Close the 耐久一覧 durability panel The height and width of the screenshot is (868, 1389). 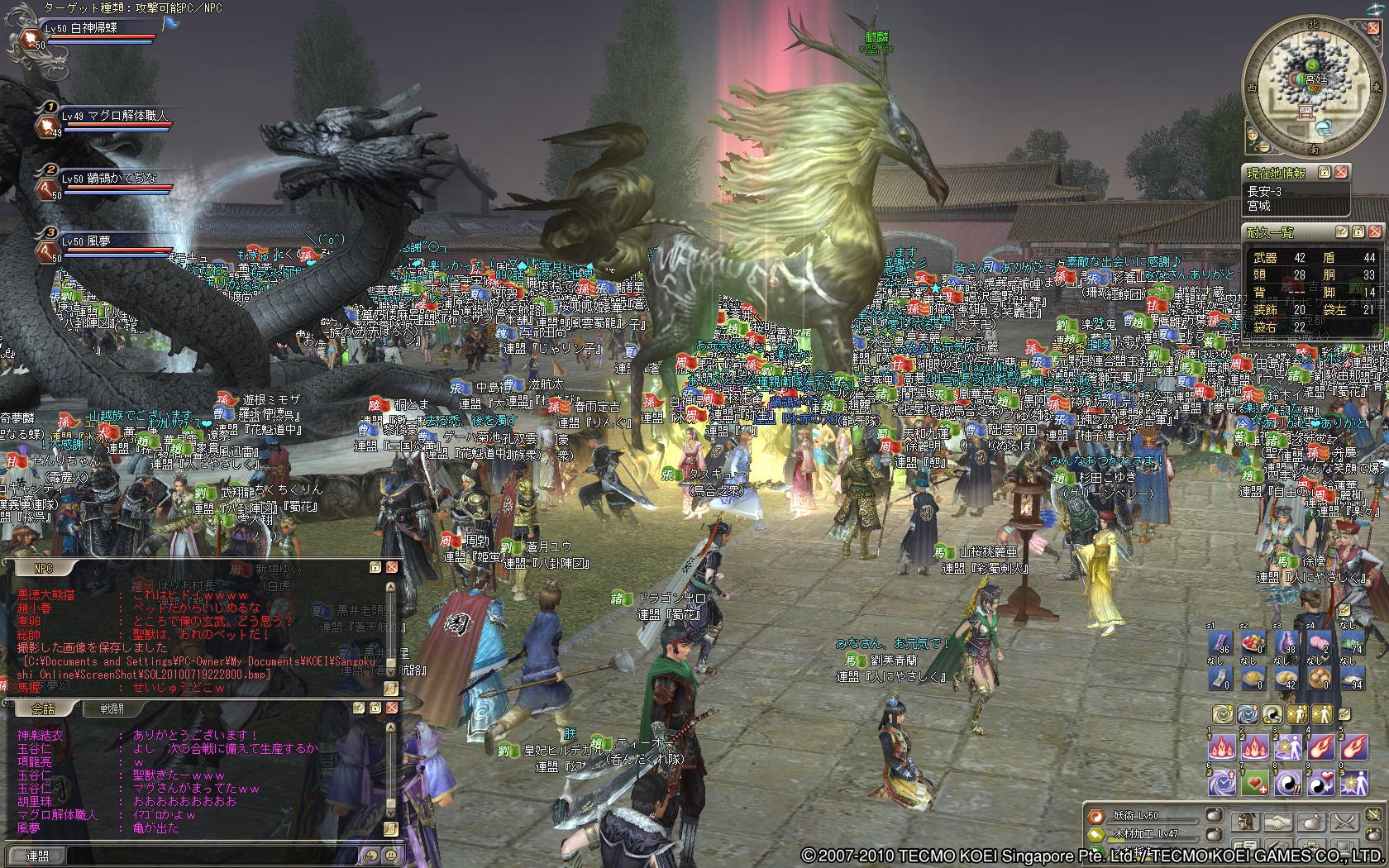pos(1374,232)
